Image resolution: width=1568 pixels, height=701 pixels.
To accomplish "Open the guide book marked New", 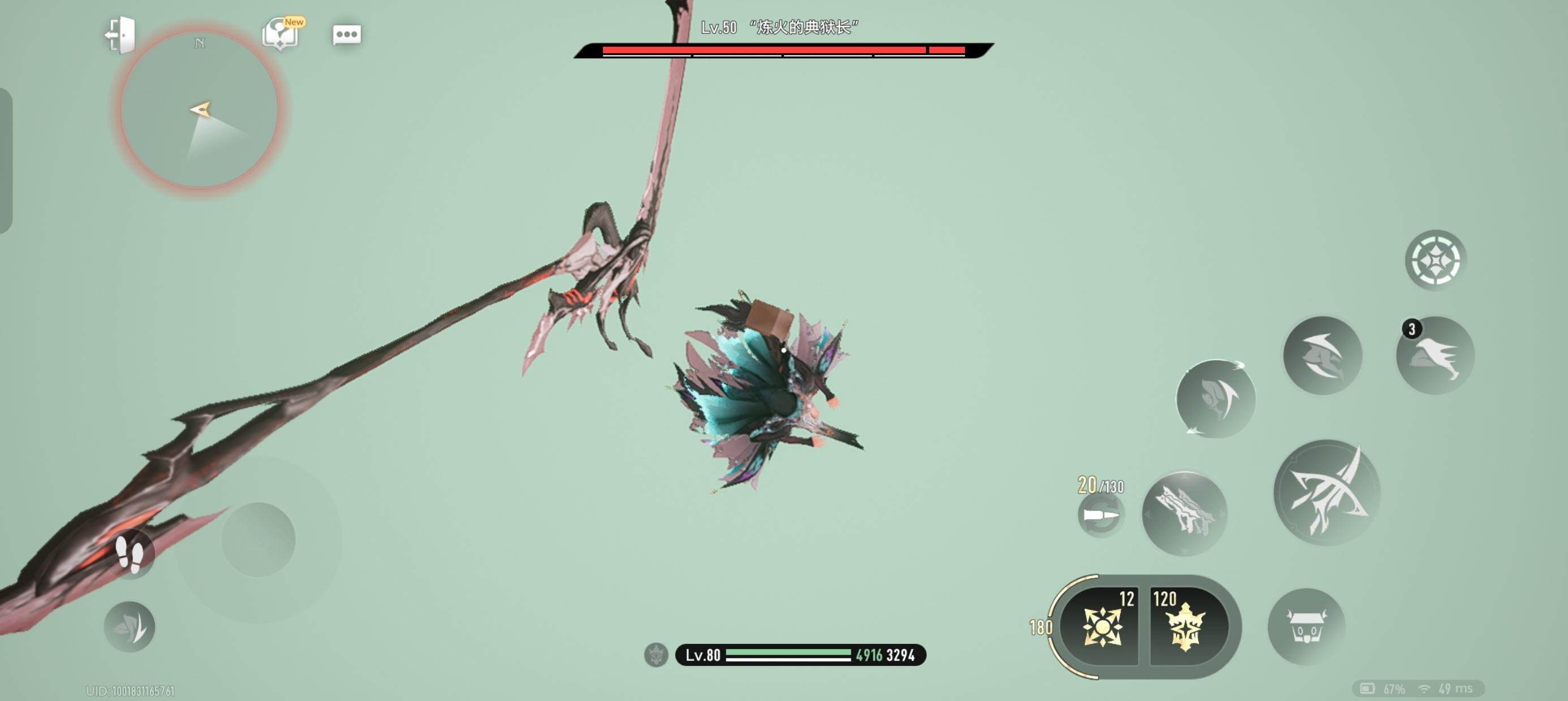I will click(x=280, y=34).
